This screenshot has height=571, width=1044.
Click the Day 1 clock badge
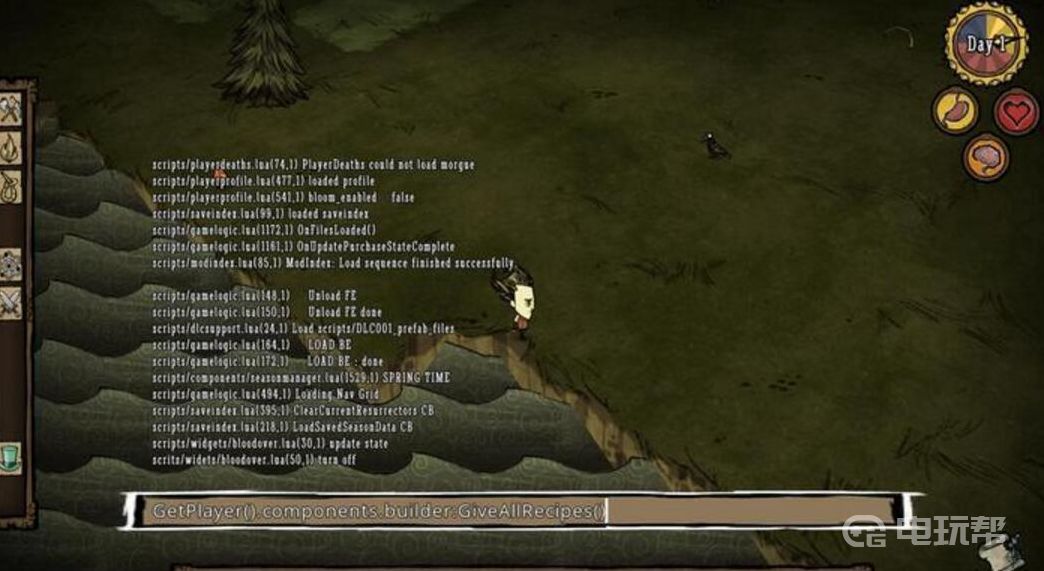986,44
